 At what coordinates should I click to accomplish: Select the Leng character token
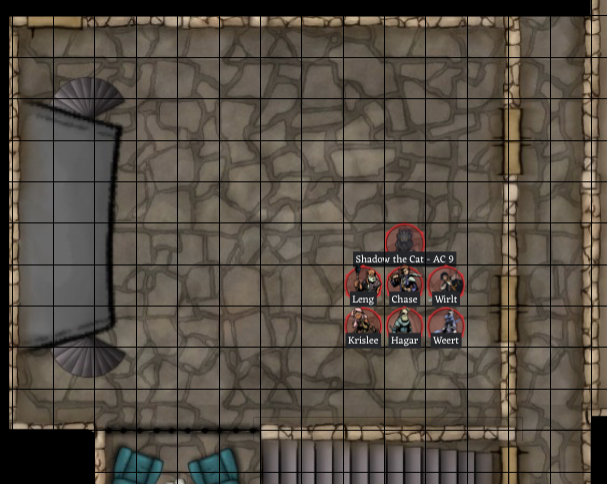363,282
